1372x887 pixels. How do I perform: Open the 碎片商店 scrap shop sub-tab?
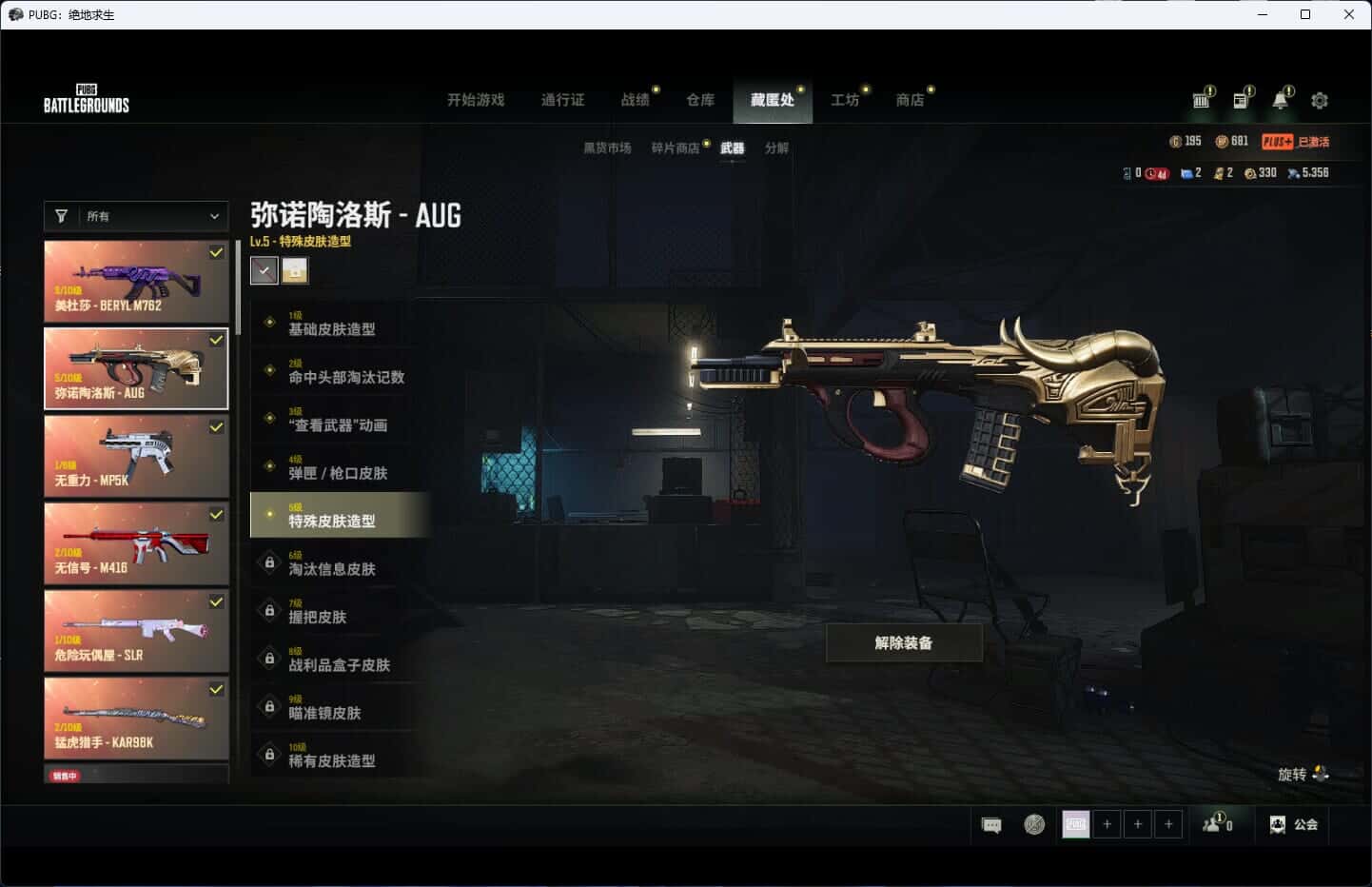coord(676,148)
